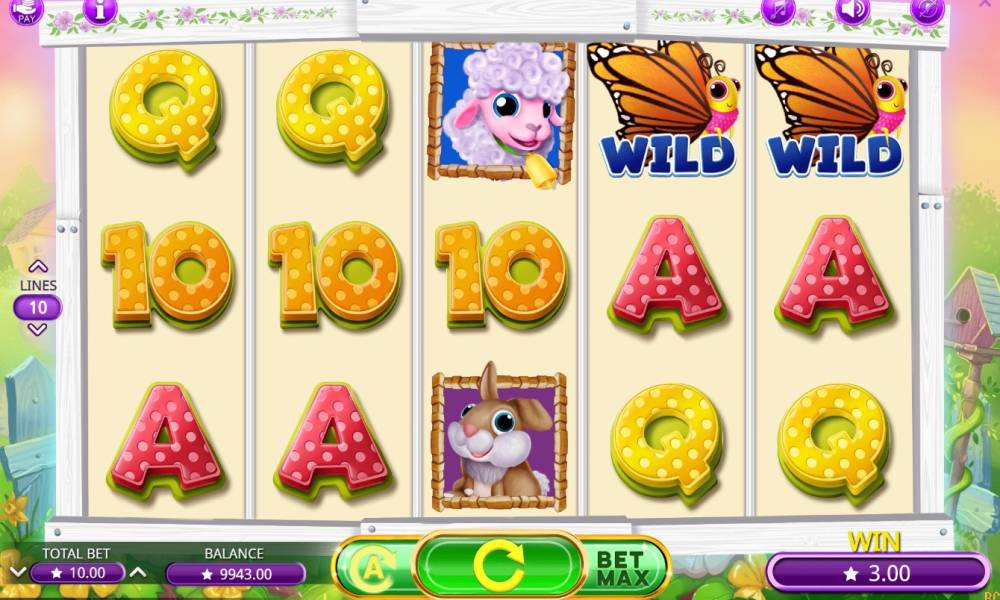Activate the autoplay button marked A
The width and height of the screenshot is (1000, 600).
372,570
